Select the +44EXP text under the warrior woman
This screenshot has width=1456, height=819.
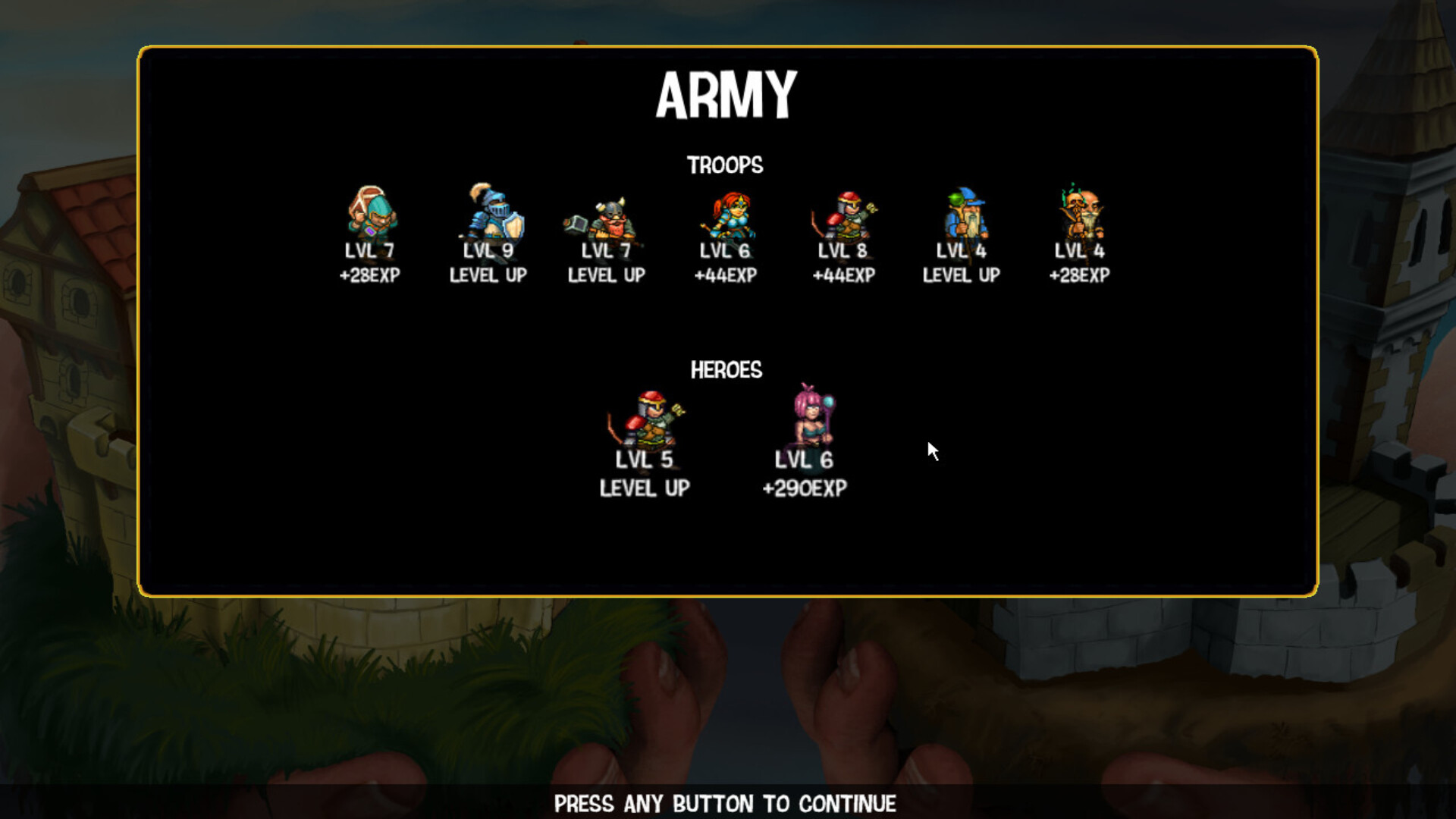725,276
